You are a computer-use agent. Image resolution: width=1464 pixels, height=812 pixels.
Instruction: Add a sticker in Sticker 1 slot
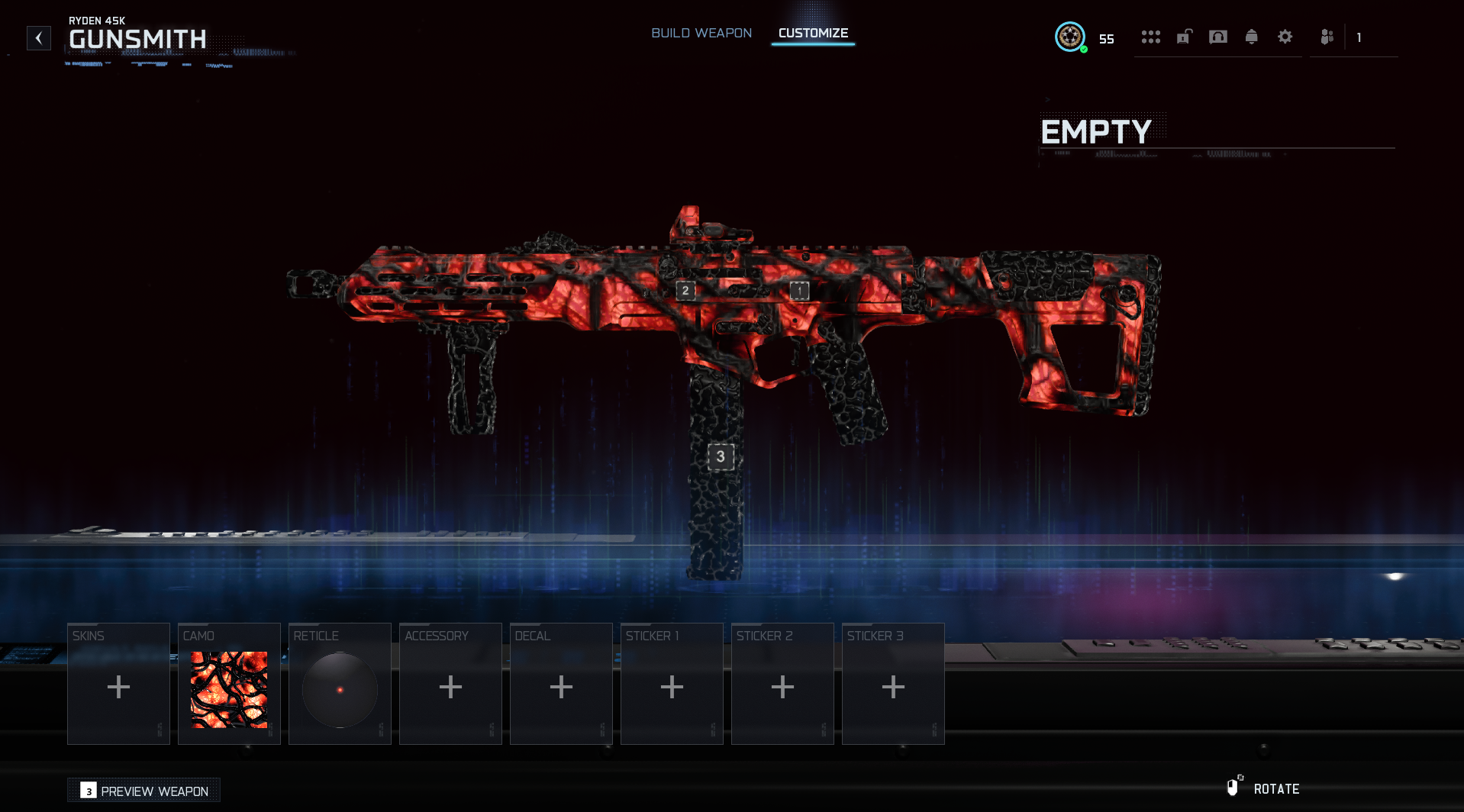(672, 684)
